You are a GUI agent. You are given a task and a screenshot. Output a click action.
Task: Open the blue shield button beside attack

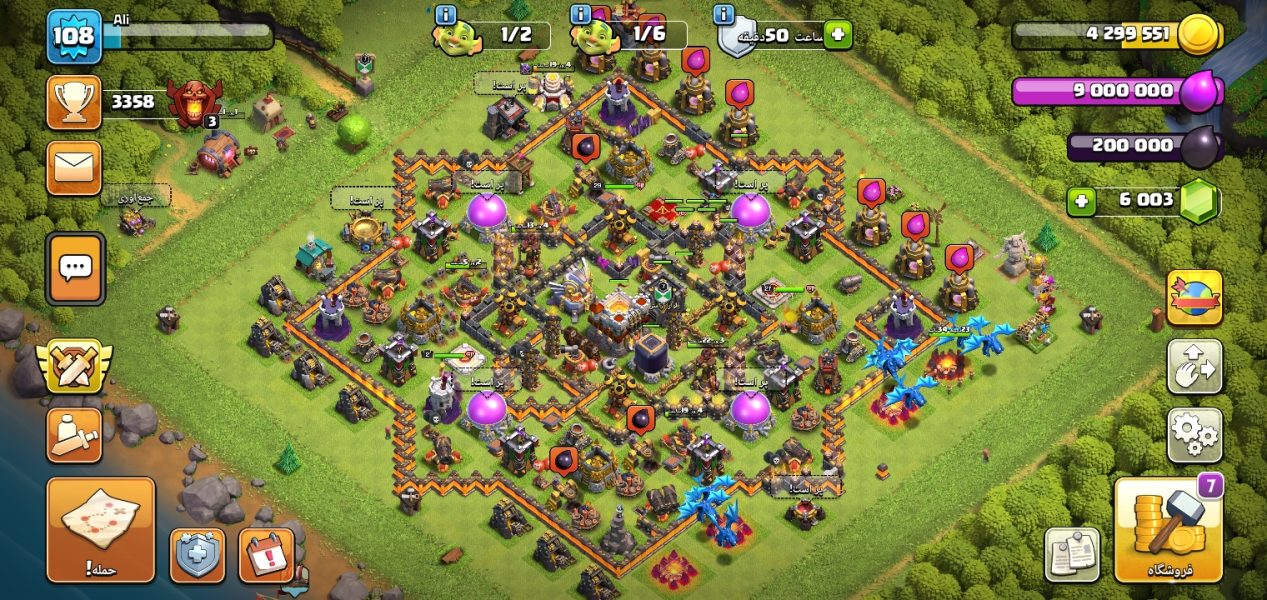pyautogui.click(x=197, y=555)
